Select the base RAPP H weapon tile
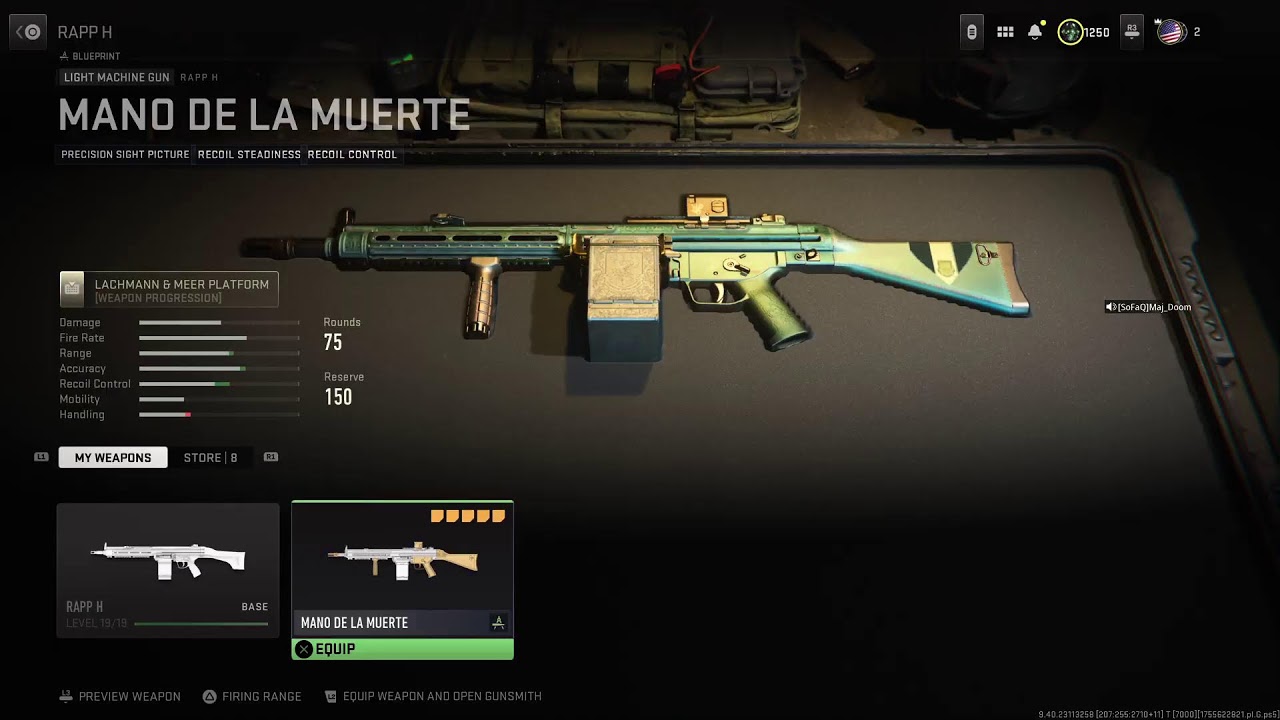This screenshot has width=1280, height=720. pyautogui.click(x=168, y=570)
